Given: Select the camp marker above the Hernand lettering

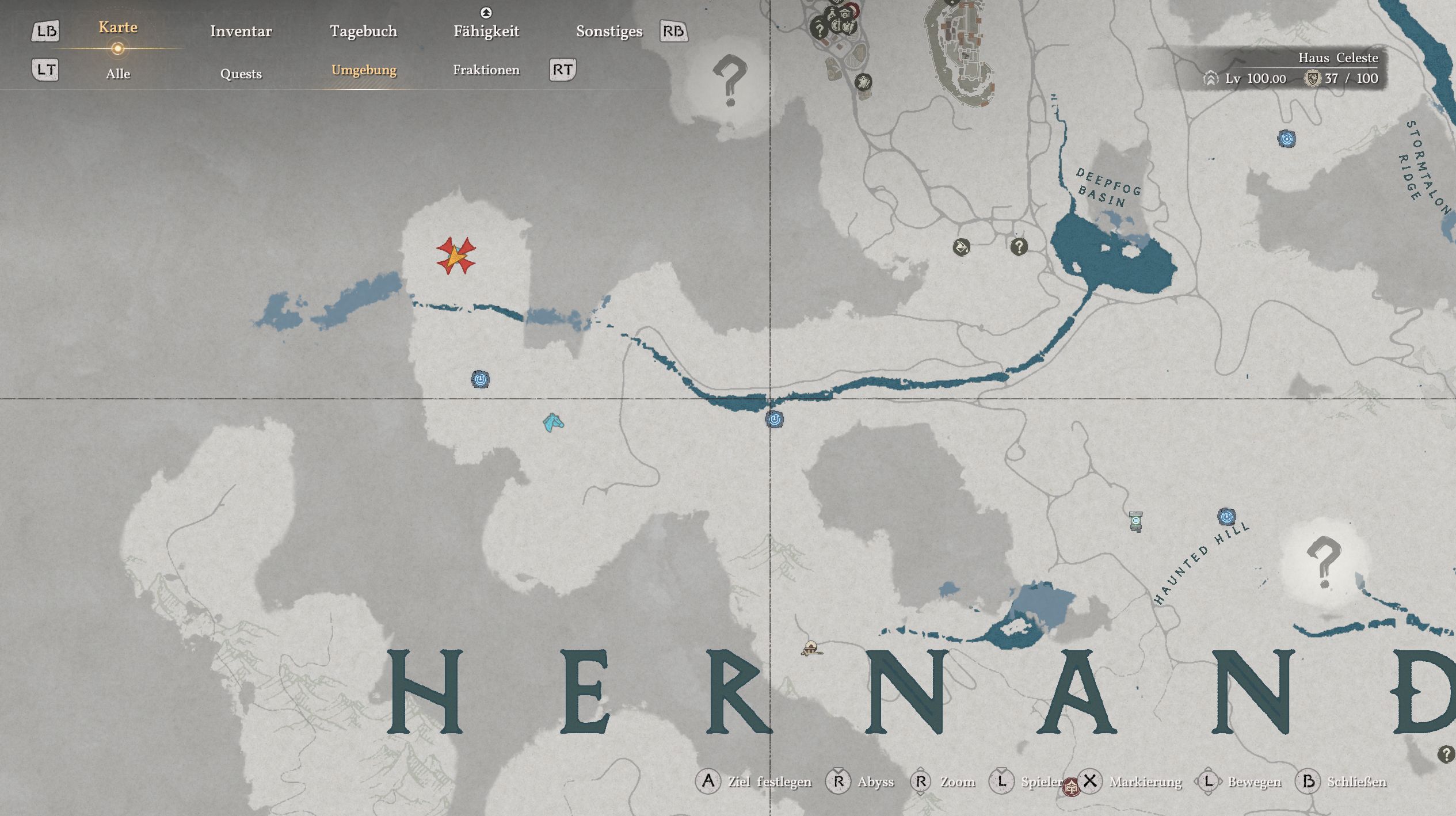Looking at the screenshot, I should pos(811,649).
